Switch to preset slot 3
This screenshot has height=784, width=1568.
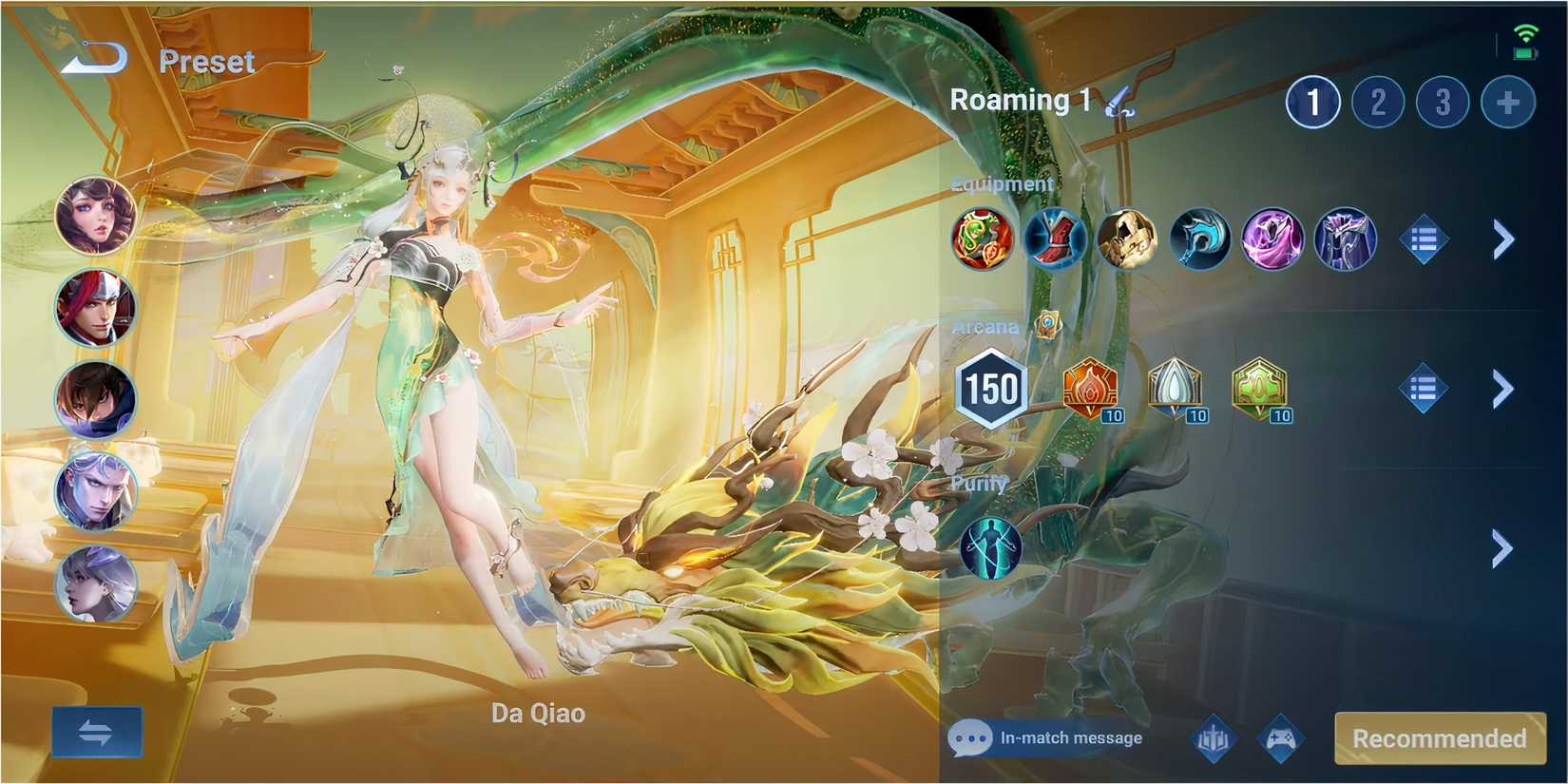(x=1442, y=102)
